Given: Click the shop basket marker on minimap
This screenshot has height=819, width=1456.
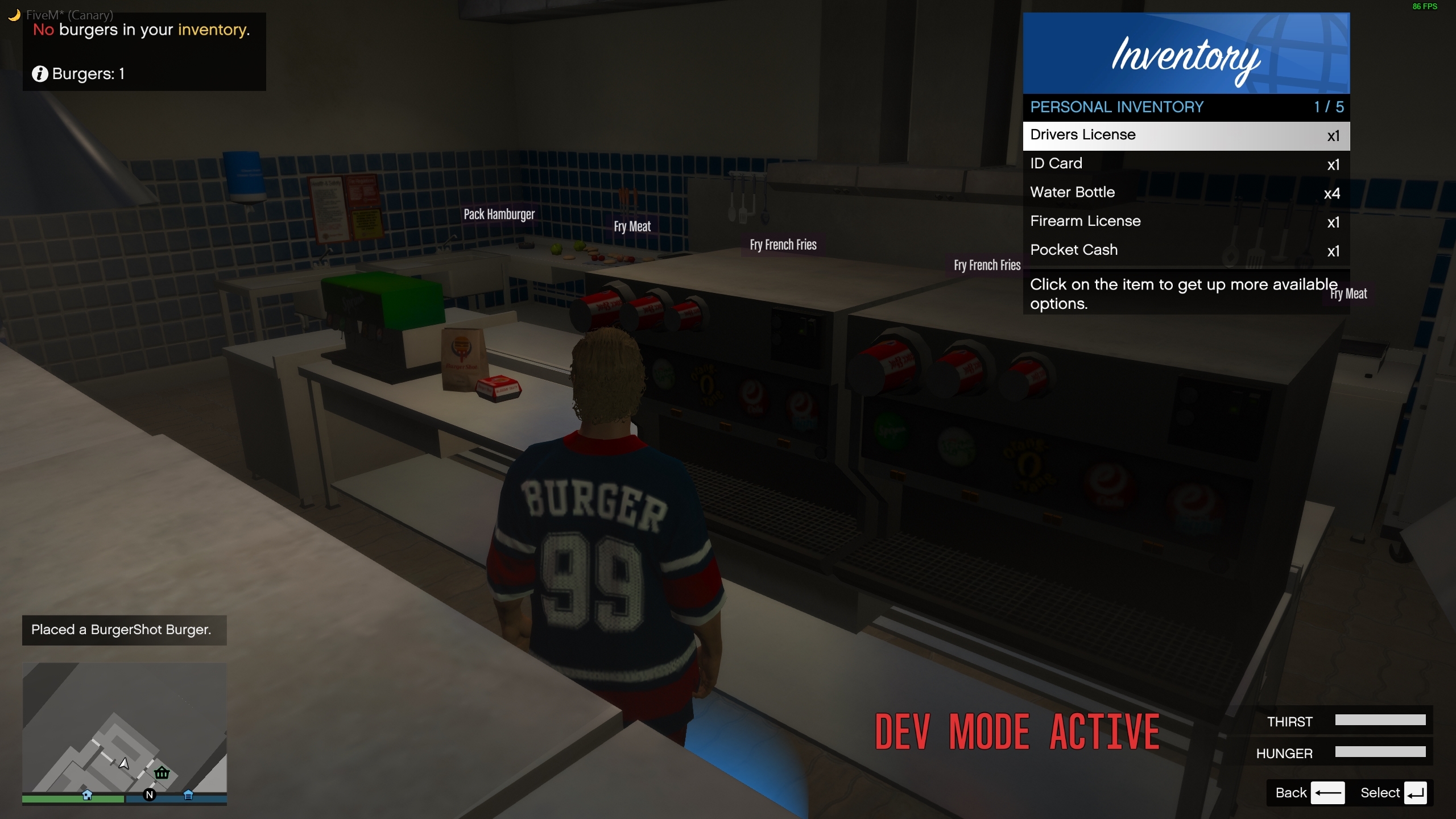Looking at the screenshot, I should 162,772.
